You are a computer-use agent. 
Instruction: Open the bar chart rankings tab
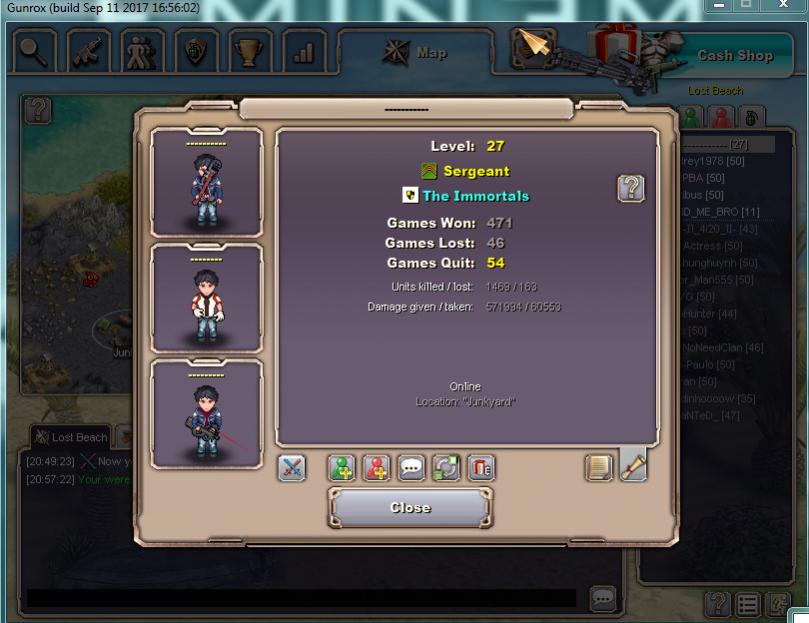pyautogui.click(x=304, y=52)
